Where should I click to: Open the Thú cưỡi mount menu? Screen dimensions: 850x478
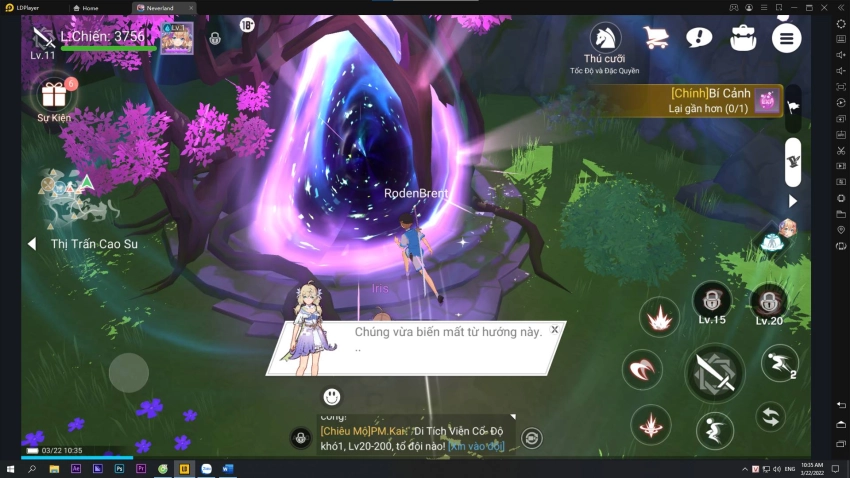604,38
